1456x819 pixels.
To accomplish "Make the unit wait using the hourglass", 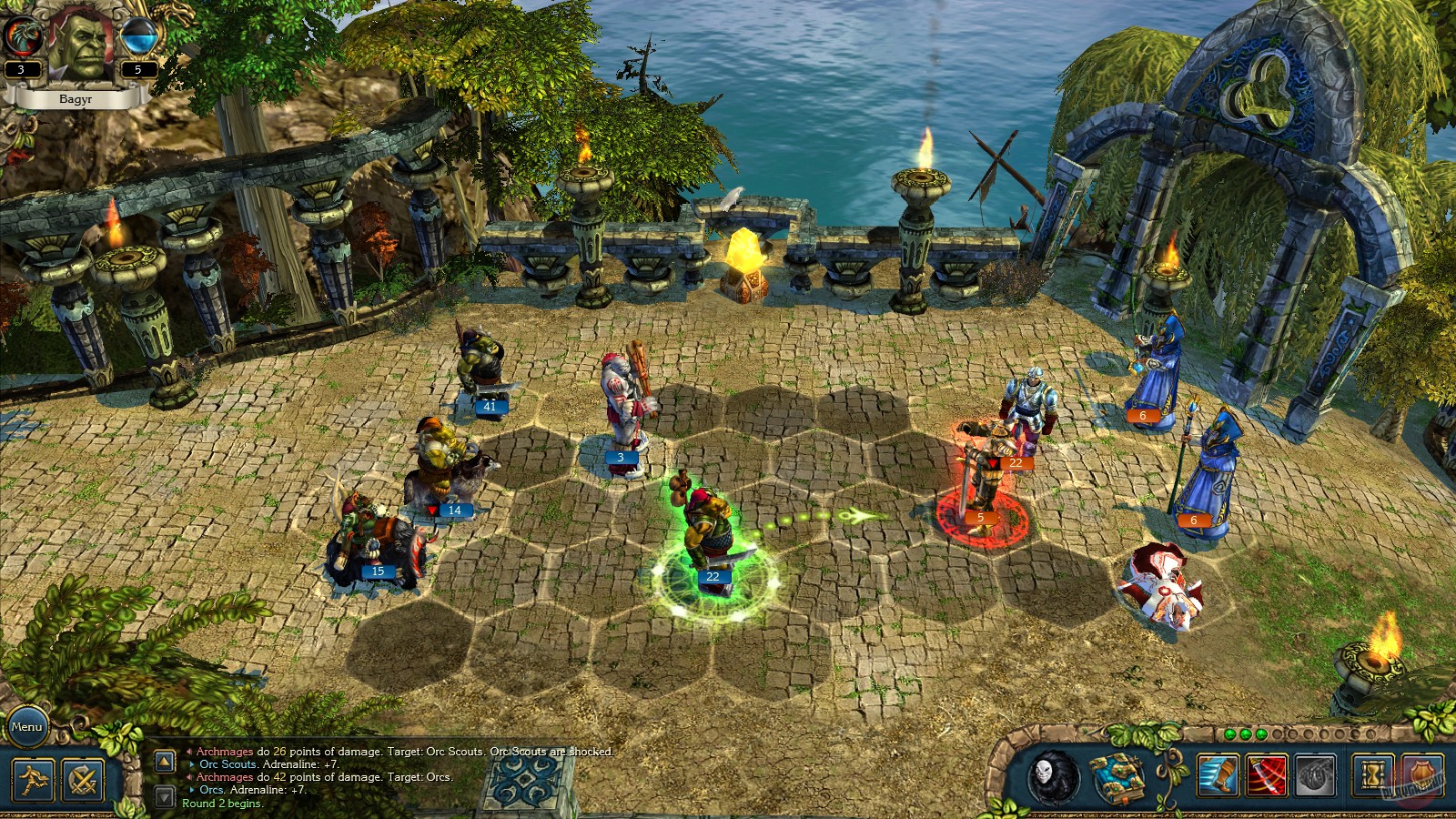I will point(1372,773).
